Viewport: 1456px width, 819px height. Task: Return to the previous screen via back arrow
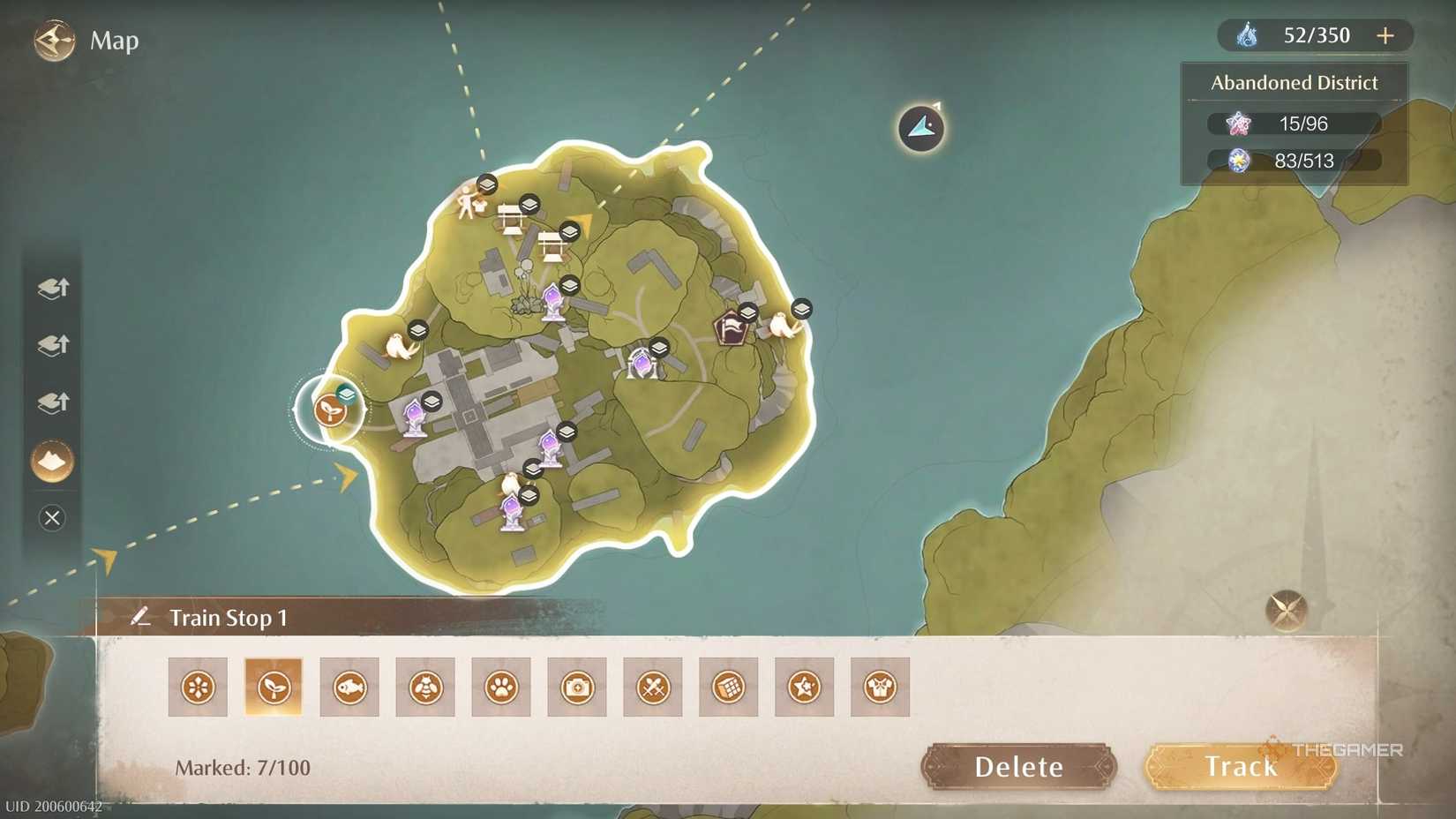tap(53, 40)
